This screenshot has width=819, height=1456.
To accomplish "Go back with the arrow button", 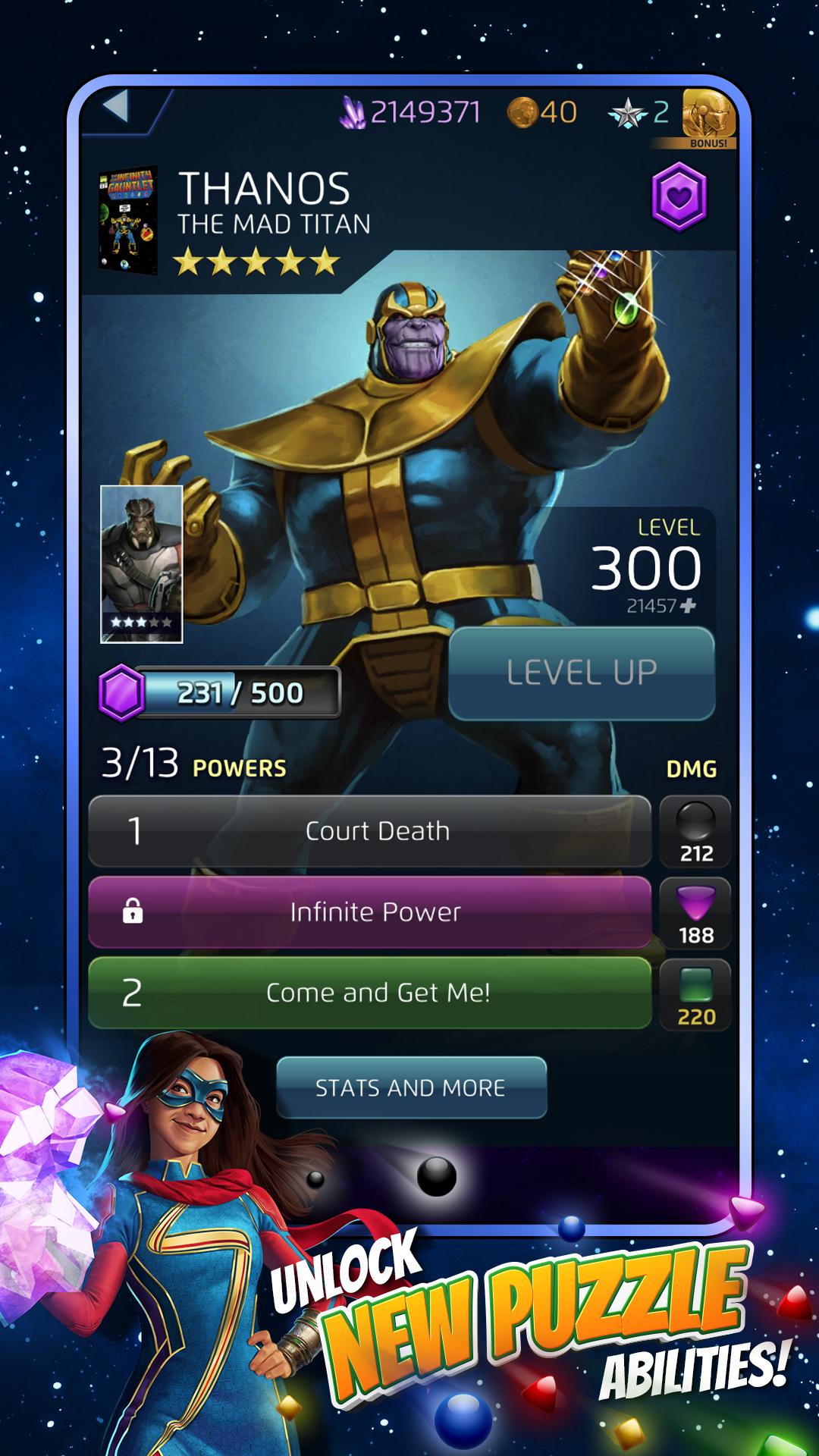I will (117, 107).
